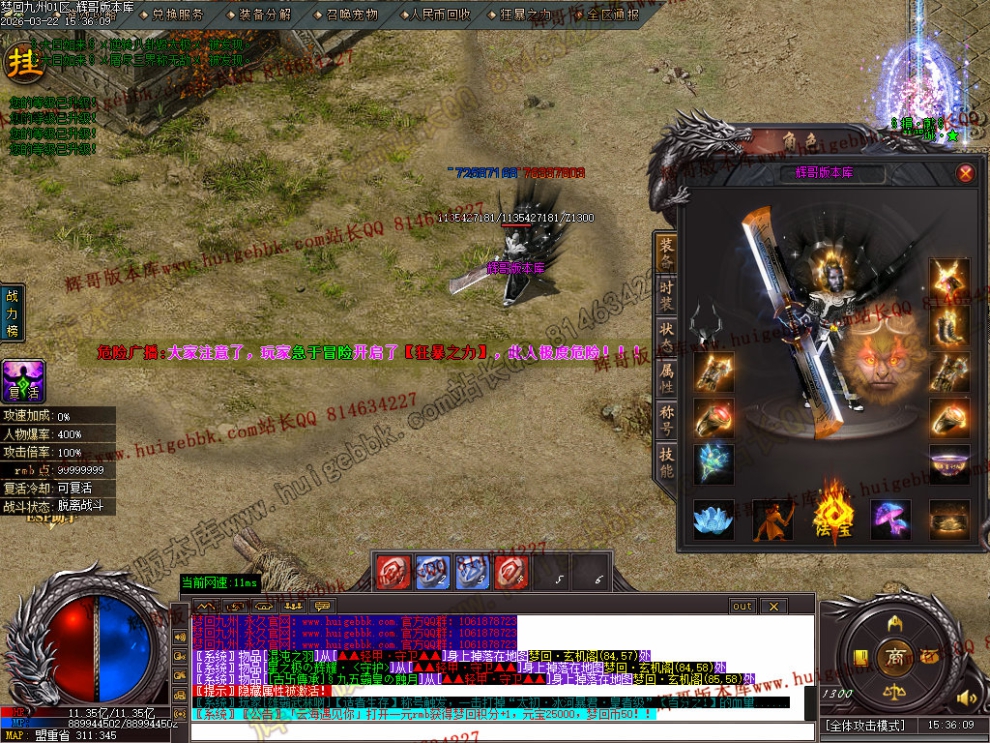The width and height of the screenshot is (990, 743).
Task: Open the 战力榜 power ranking
Action: pos(13,311)
